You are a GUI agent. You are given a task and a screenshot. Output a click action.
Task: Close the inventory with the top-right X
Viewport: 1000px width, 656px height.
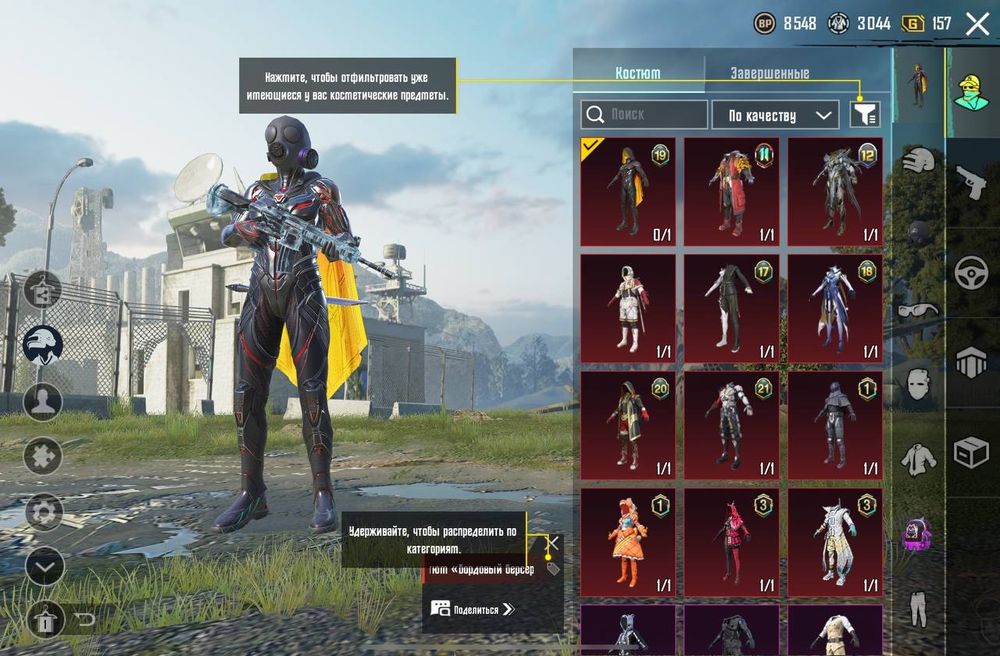pos(977,24)
